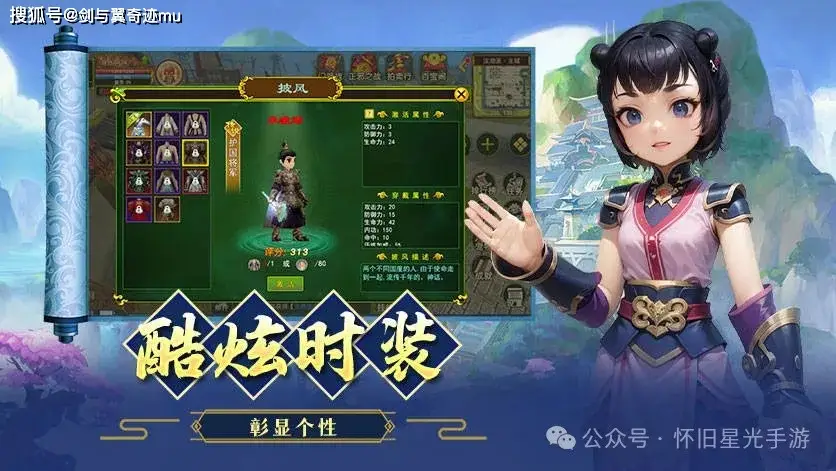Screen dimensions: 836x471
Task: Open the 百宝阁 treasure shop icon
Action: tap(433, 67)
